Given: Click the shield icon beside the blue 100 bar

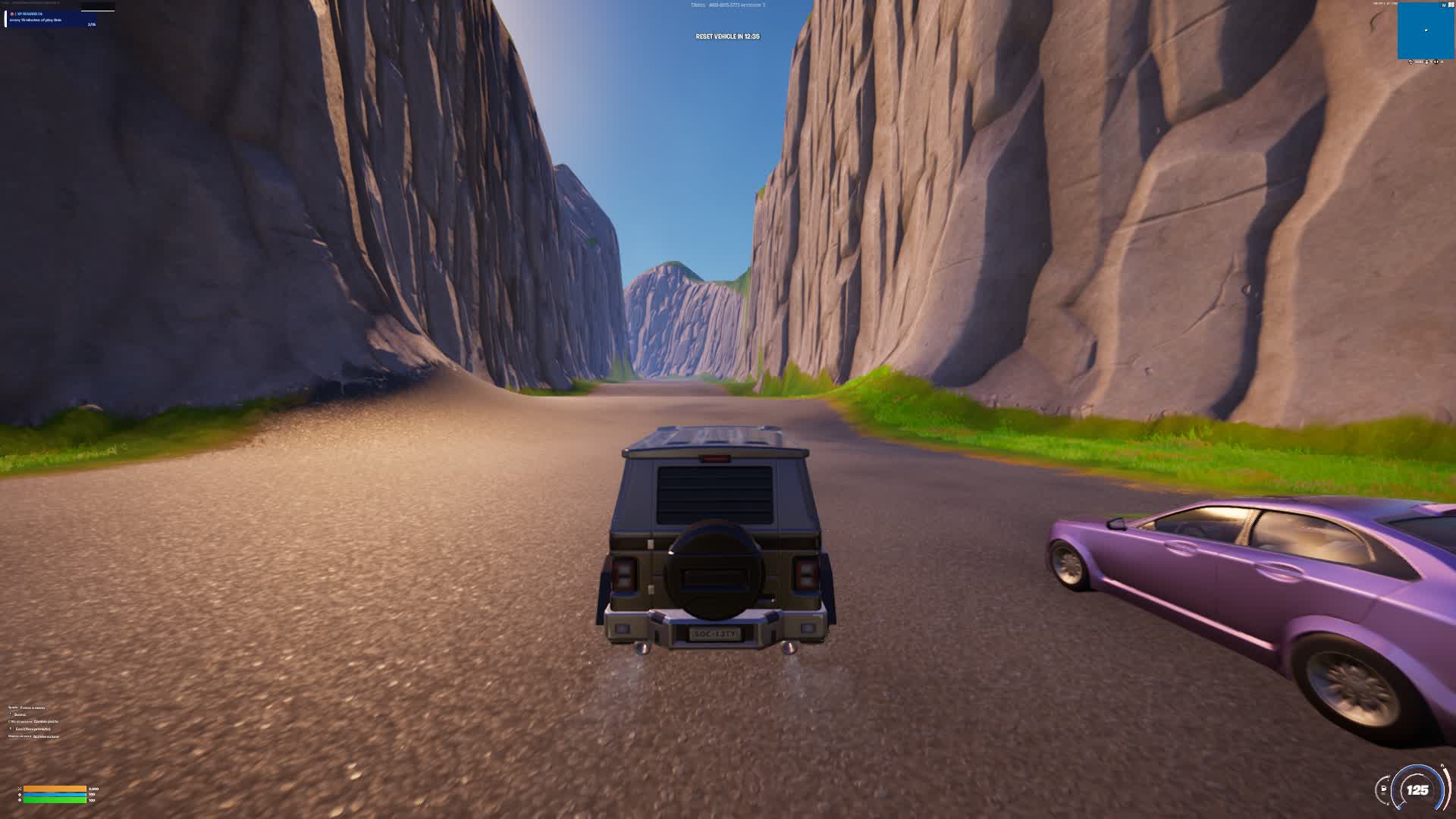Looking at the screenshot, I should pyautogui.click(x=20, y=794).
